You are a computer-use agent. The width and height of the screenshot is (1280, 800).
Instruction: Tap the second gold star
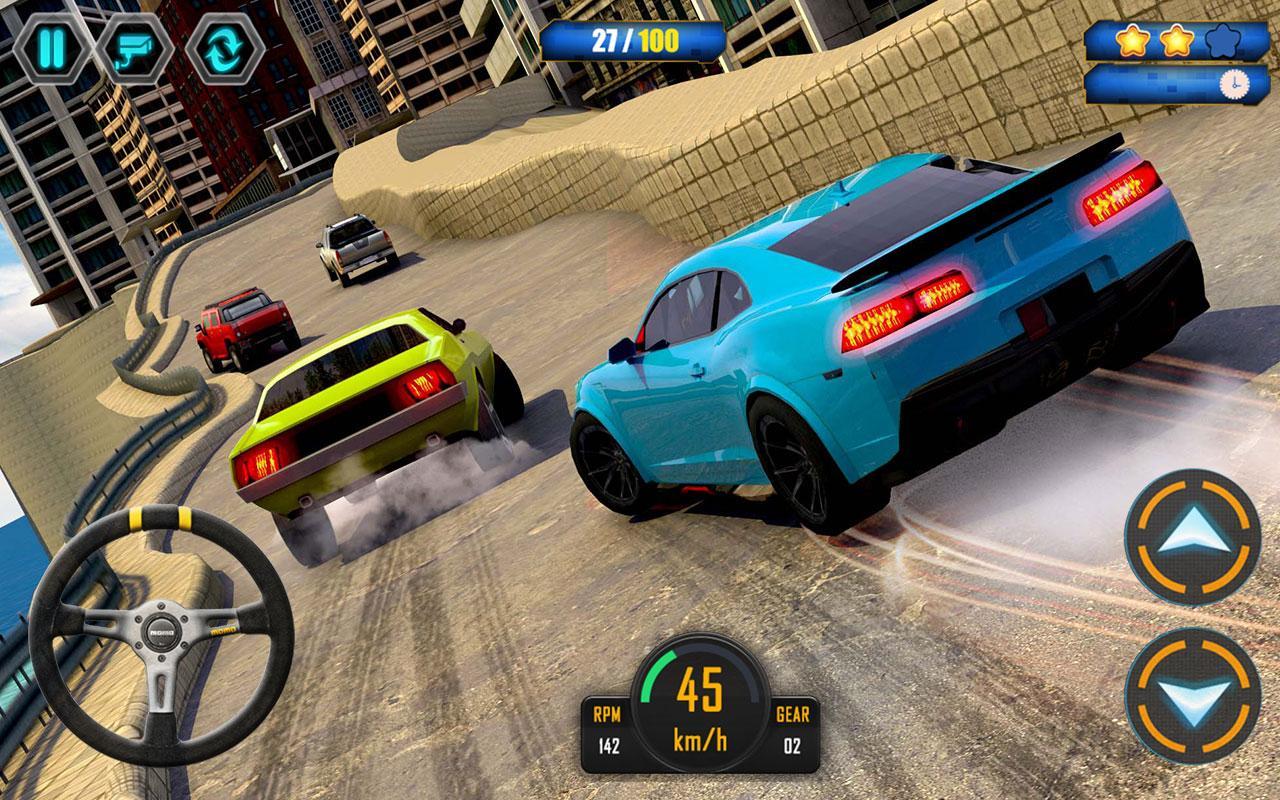click(x=1177, y=42)
